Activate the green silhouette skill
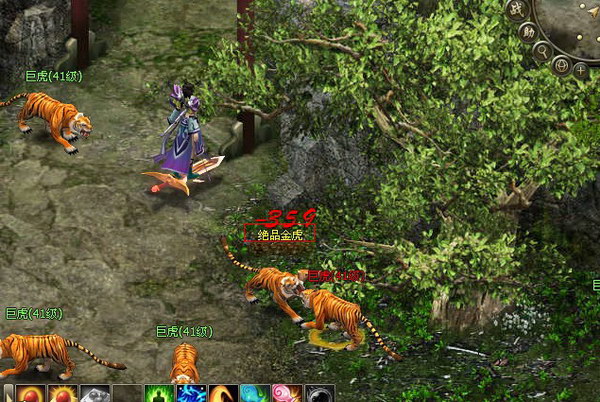 click(160, 394)
